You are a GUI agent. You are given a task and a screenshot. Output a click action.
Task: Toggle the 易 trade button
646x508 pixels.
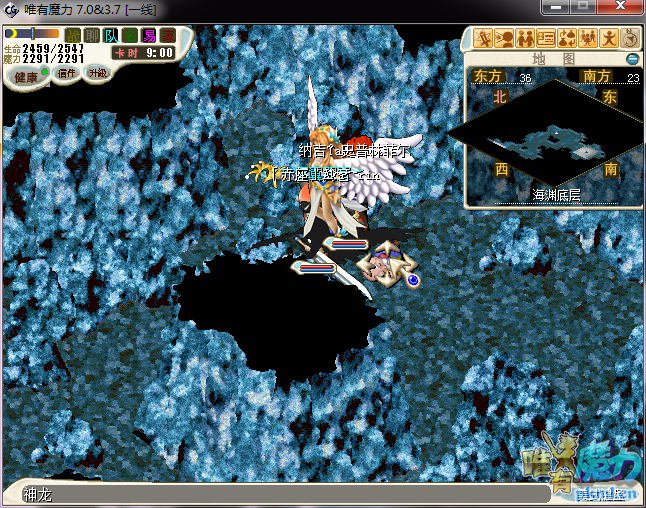[149, 36]
